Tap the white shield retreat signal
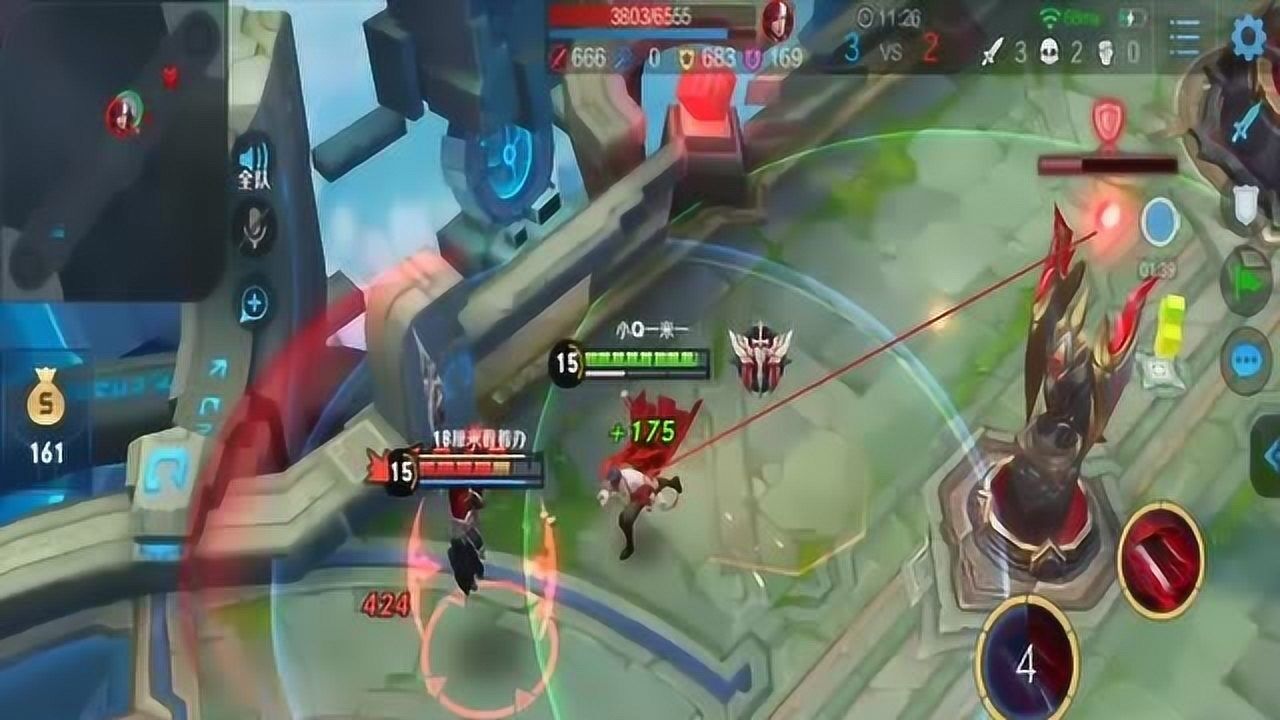This screenshot has height=720, width=1280. pos(1245,205)
